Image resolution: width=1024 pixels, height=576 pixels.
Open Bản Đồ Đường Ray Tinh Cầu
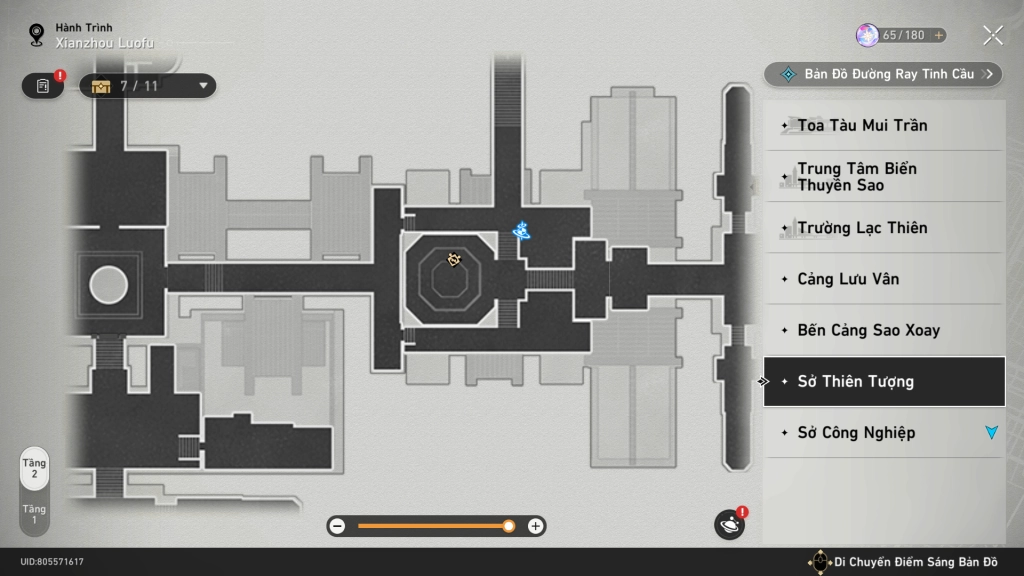[882, 74]
